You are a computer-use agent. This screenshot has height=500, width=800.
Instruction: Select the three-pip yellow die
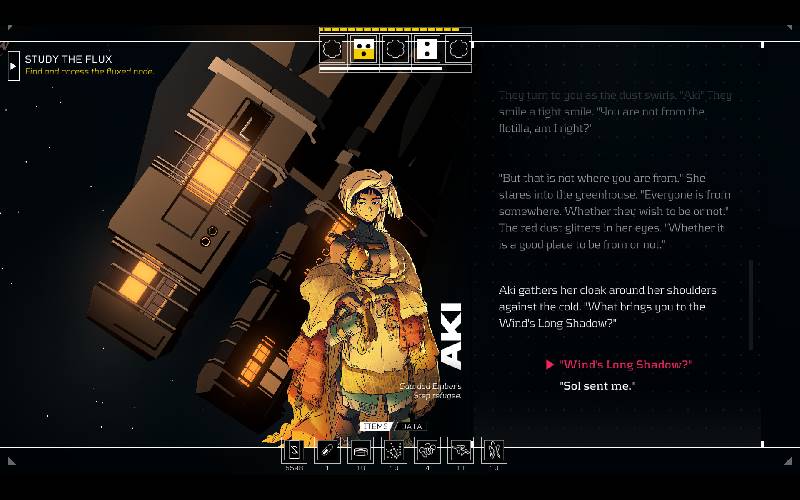click(364, 49)
